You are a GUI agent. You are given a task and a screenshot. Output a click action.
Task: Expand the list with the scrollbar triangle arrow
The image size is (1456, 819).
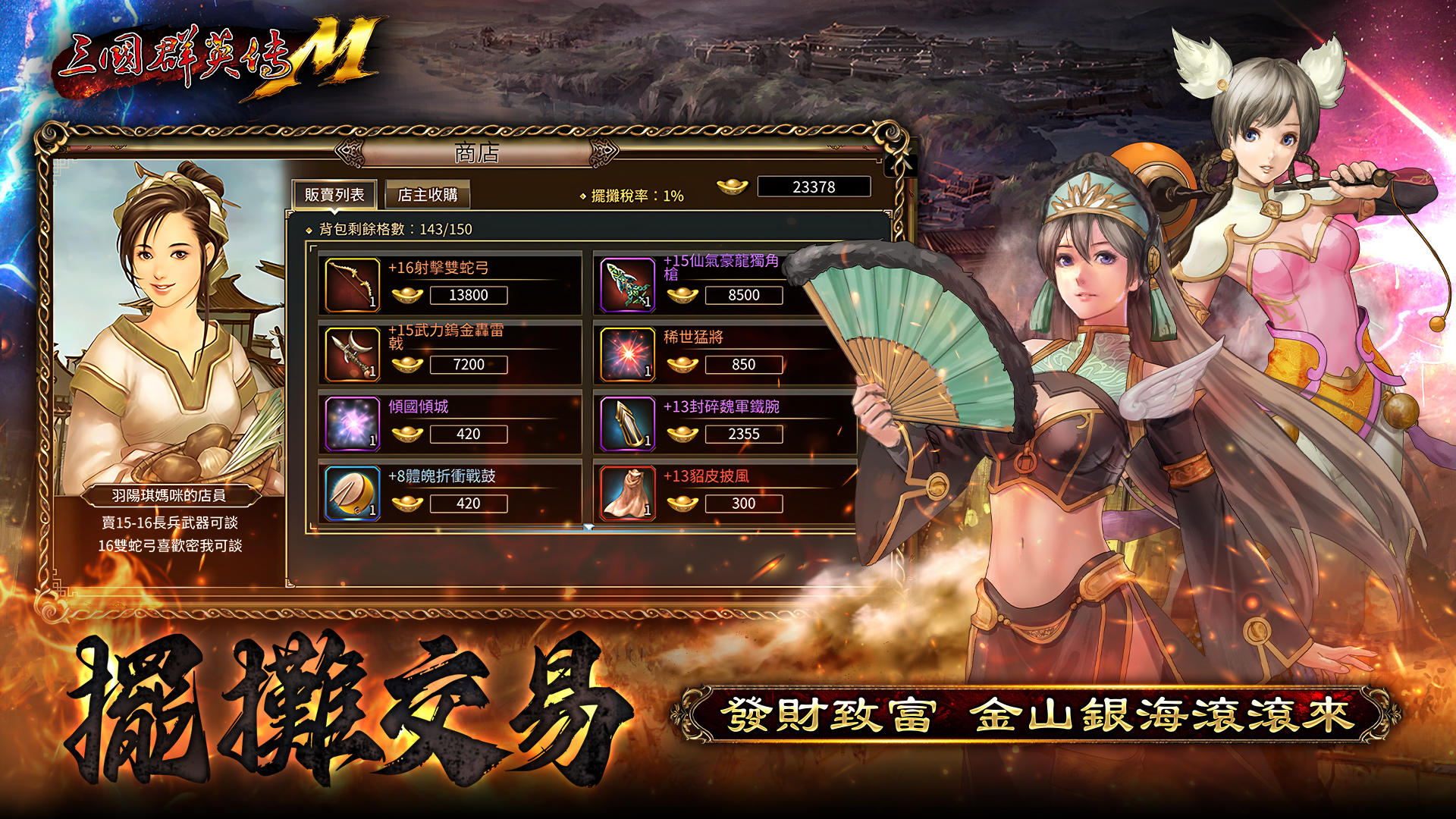[x=588, y=528]
